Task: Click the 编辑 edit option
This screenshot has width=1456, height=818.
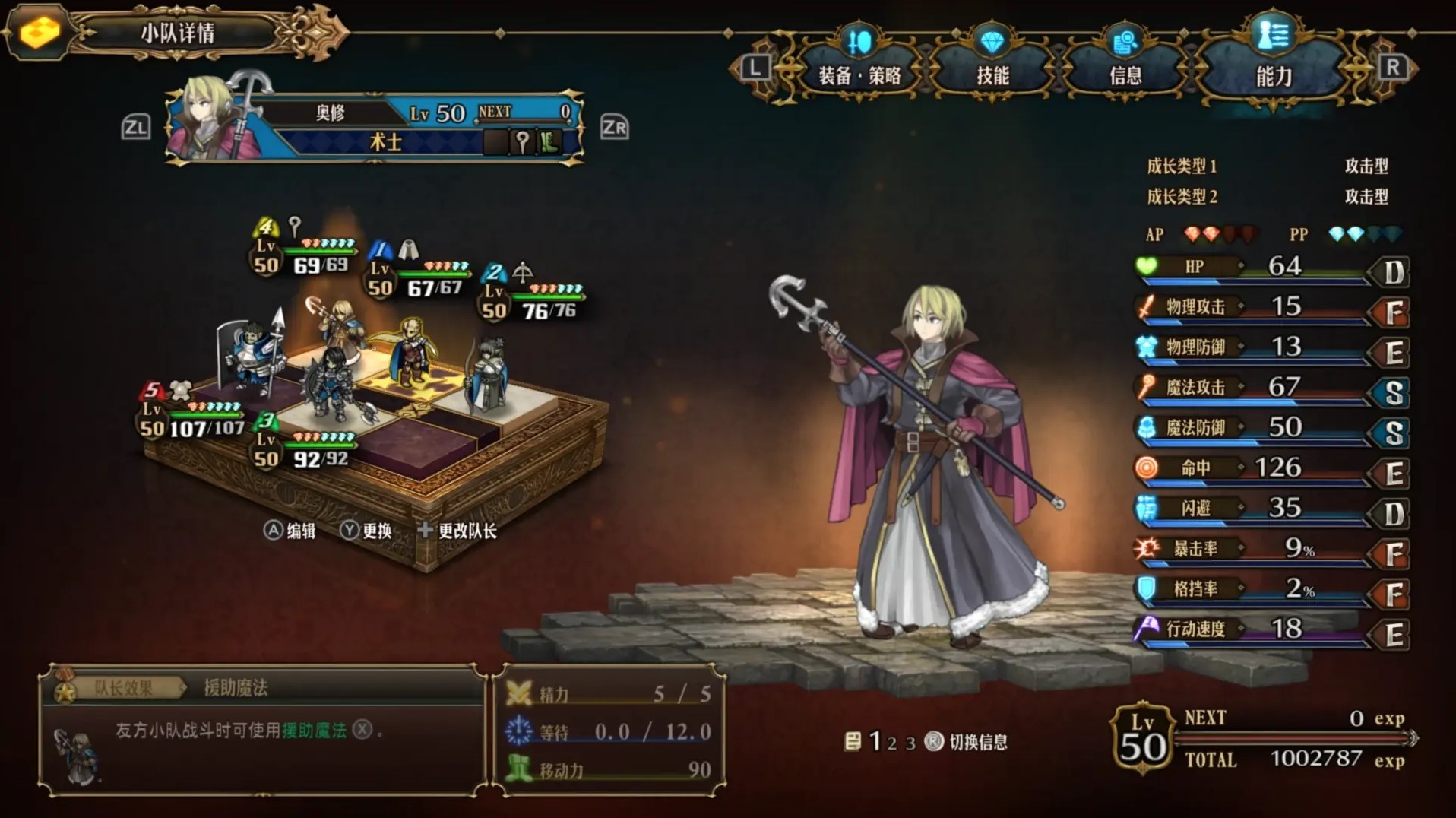Action: pyautogui.click(x=290, y=531)
